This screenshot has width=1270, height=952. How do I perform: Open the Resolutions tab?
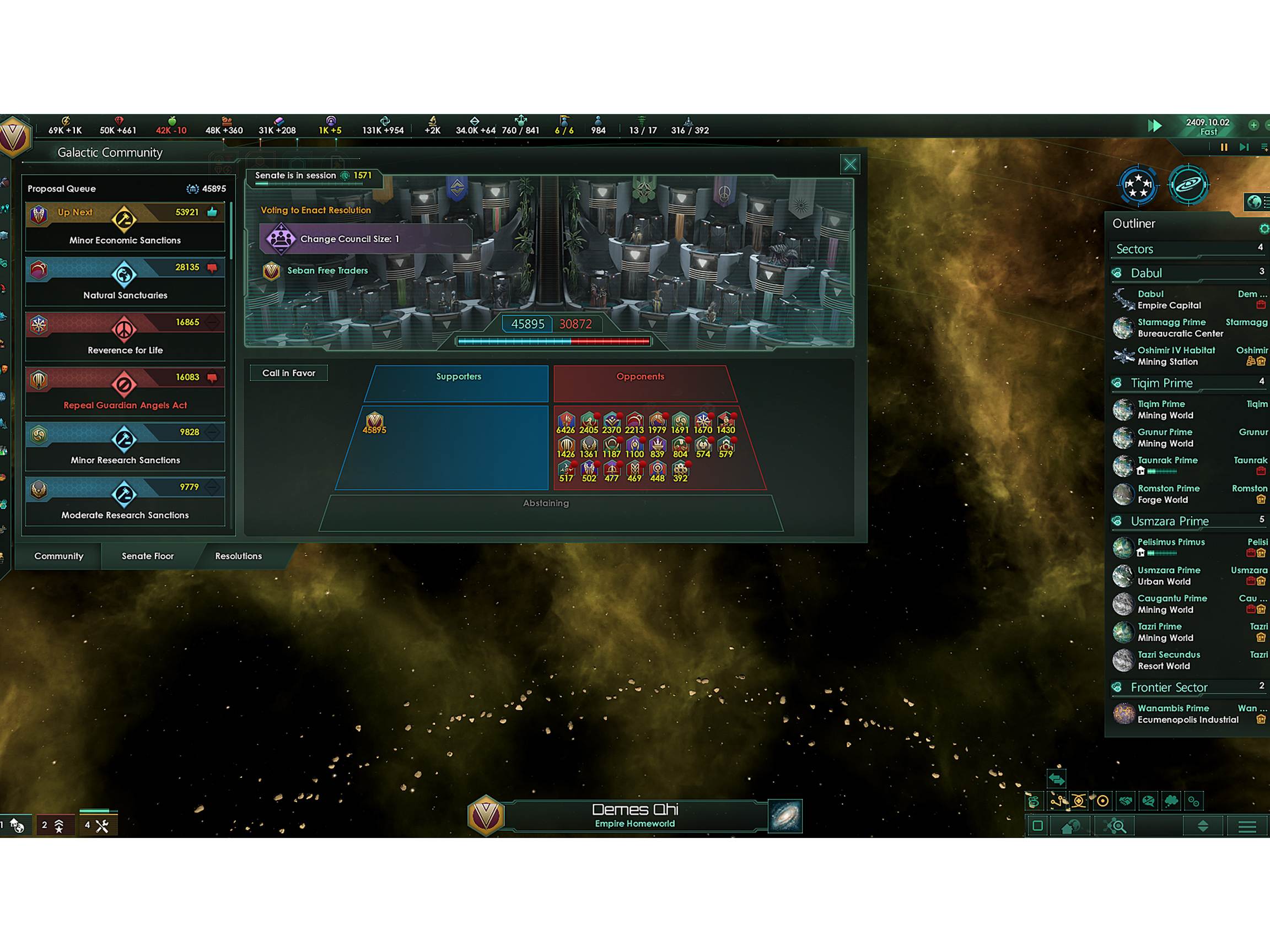pos(238,556)
